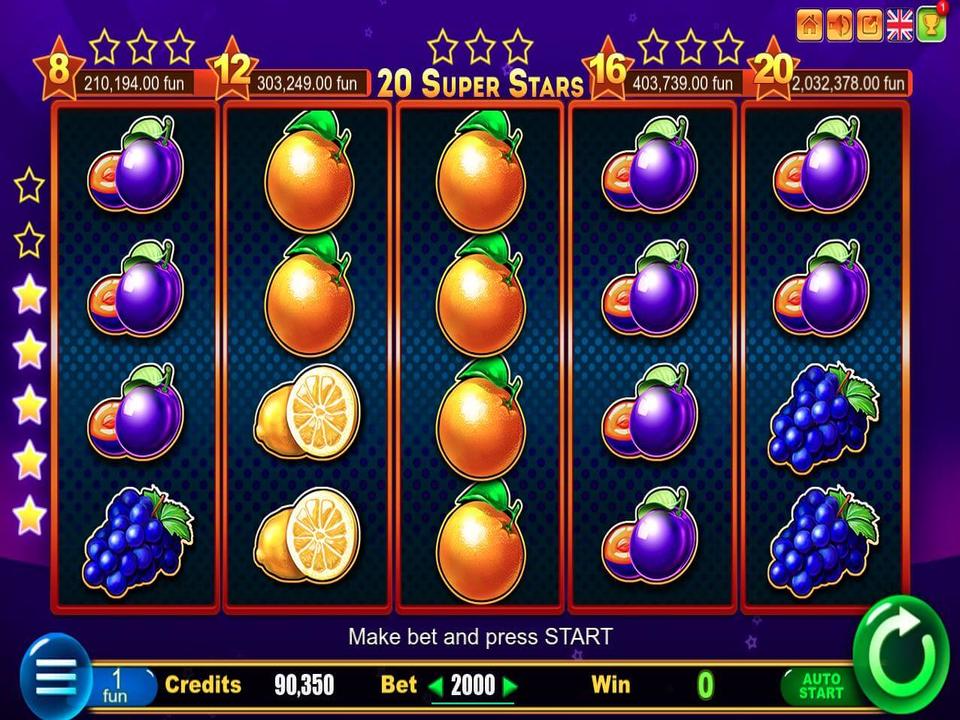This screenshot has width=960, height=720.
Task: Open the trophy achievements button
Action: coord(931,26)
